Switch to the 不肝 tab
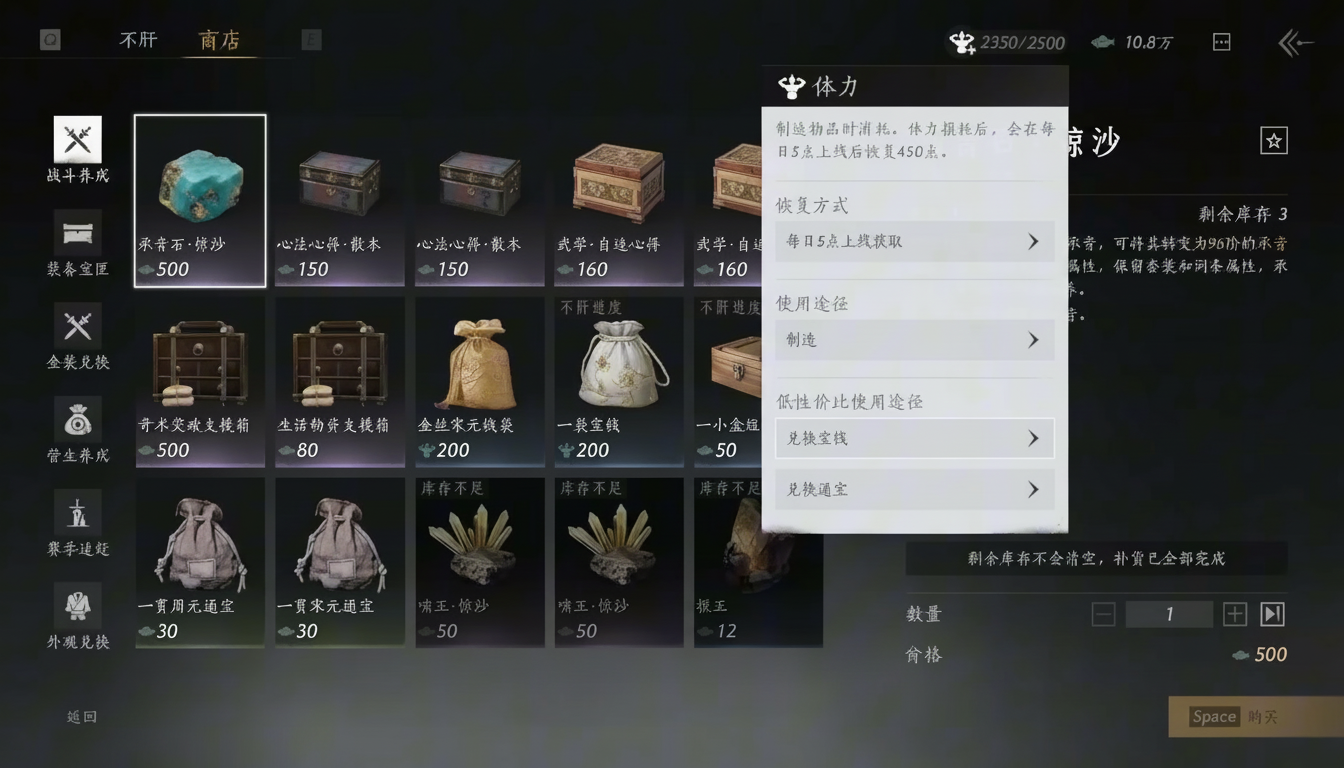The width and height of the screenshot is (1344, 768). coord(138,40)
